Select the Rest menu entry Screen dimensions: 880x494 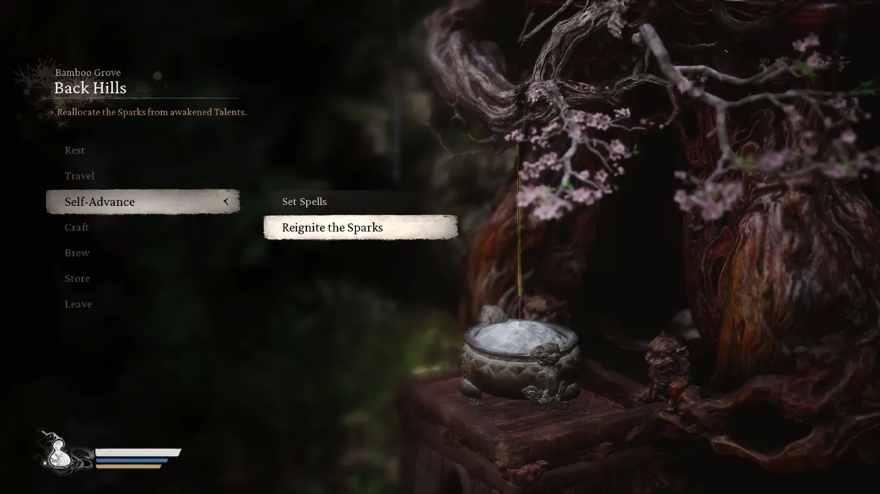75,150
